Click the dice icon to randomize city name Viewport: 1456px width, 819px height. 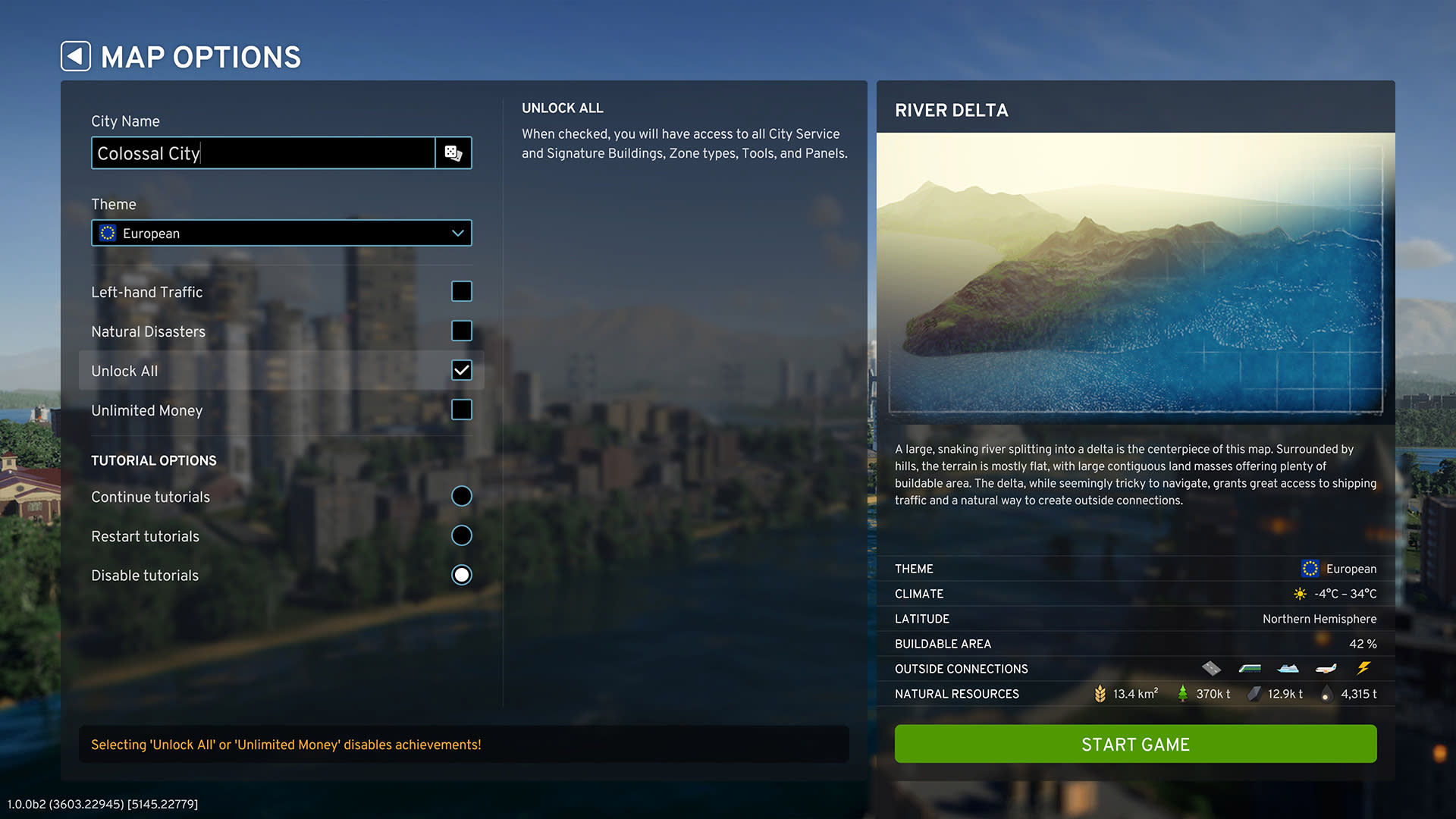(x=453, y=152)
